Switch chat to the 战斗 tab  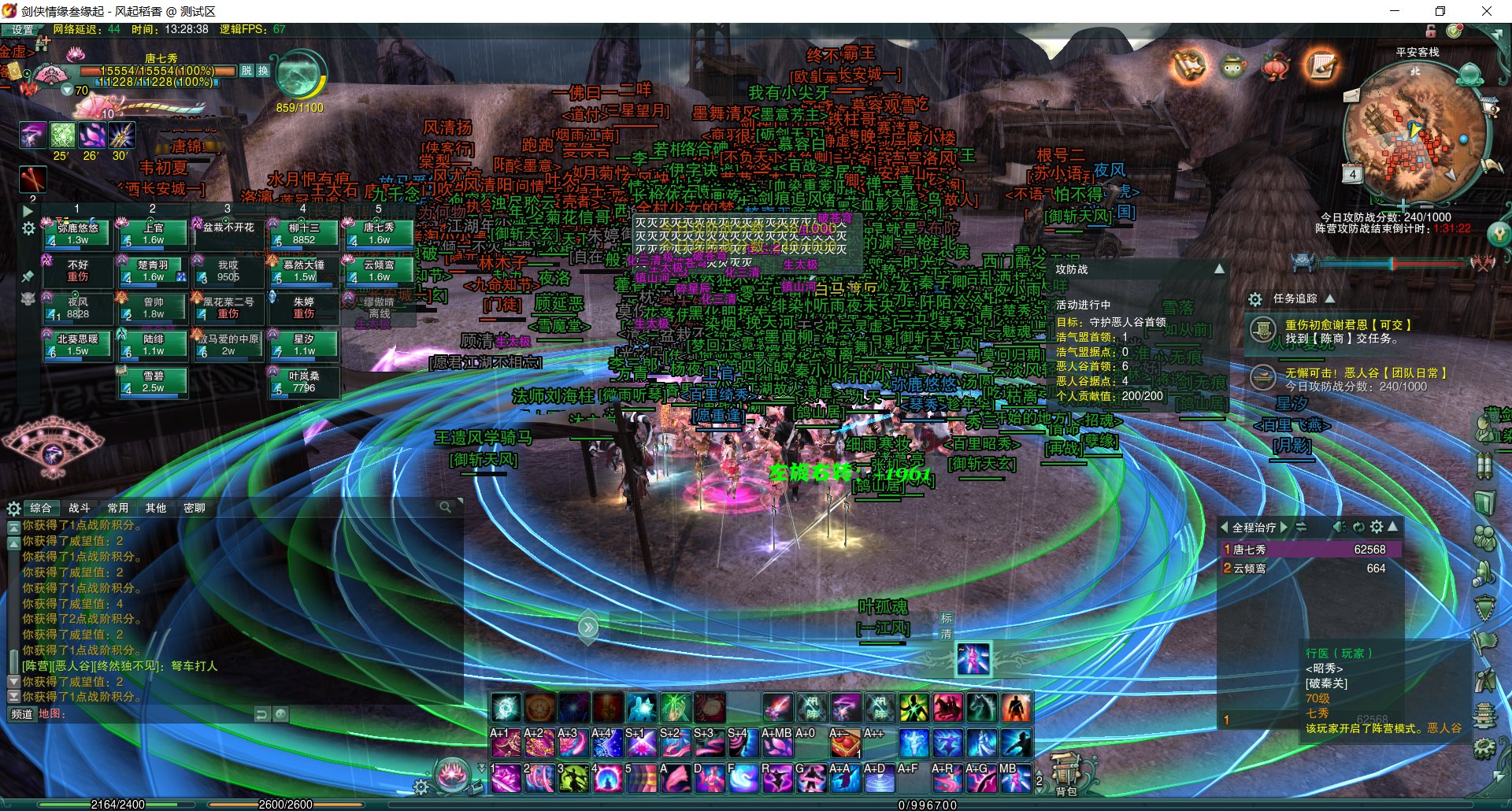(x=79, y=508)
